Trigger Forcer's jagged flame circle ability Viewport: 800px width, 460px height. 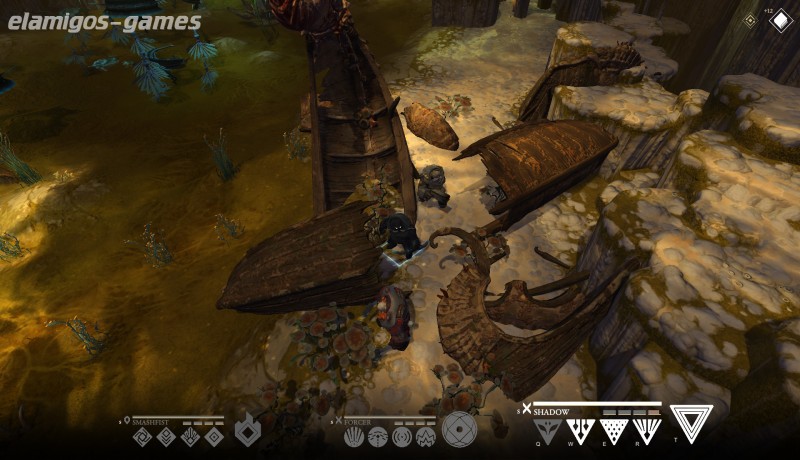(x=425, y=436)
